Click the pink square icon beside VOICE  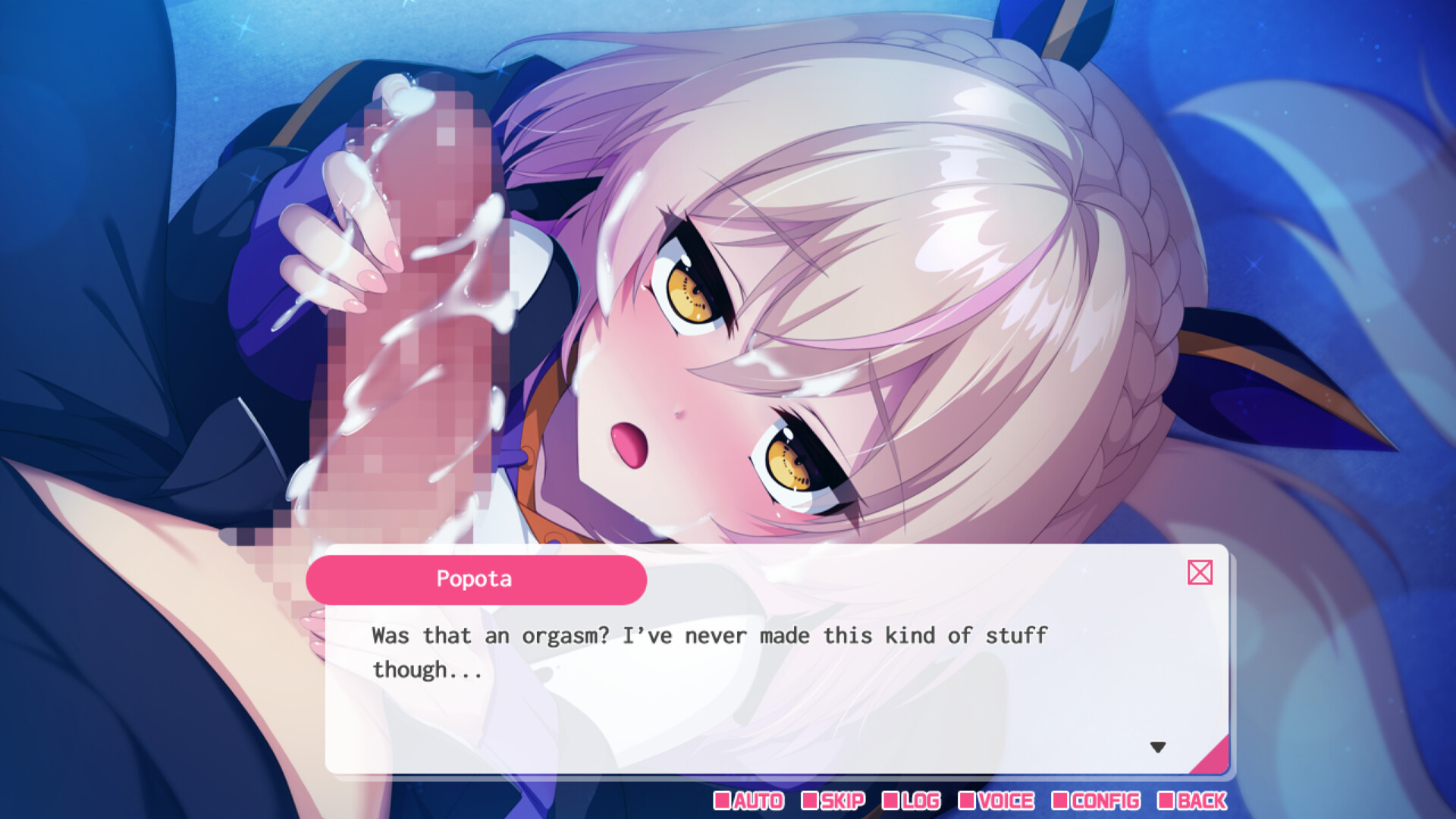coord(968,801)
